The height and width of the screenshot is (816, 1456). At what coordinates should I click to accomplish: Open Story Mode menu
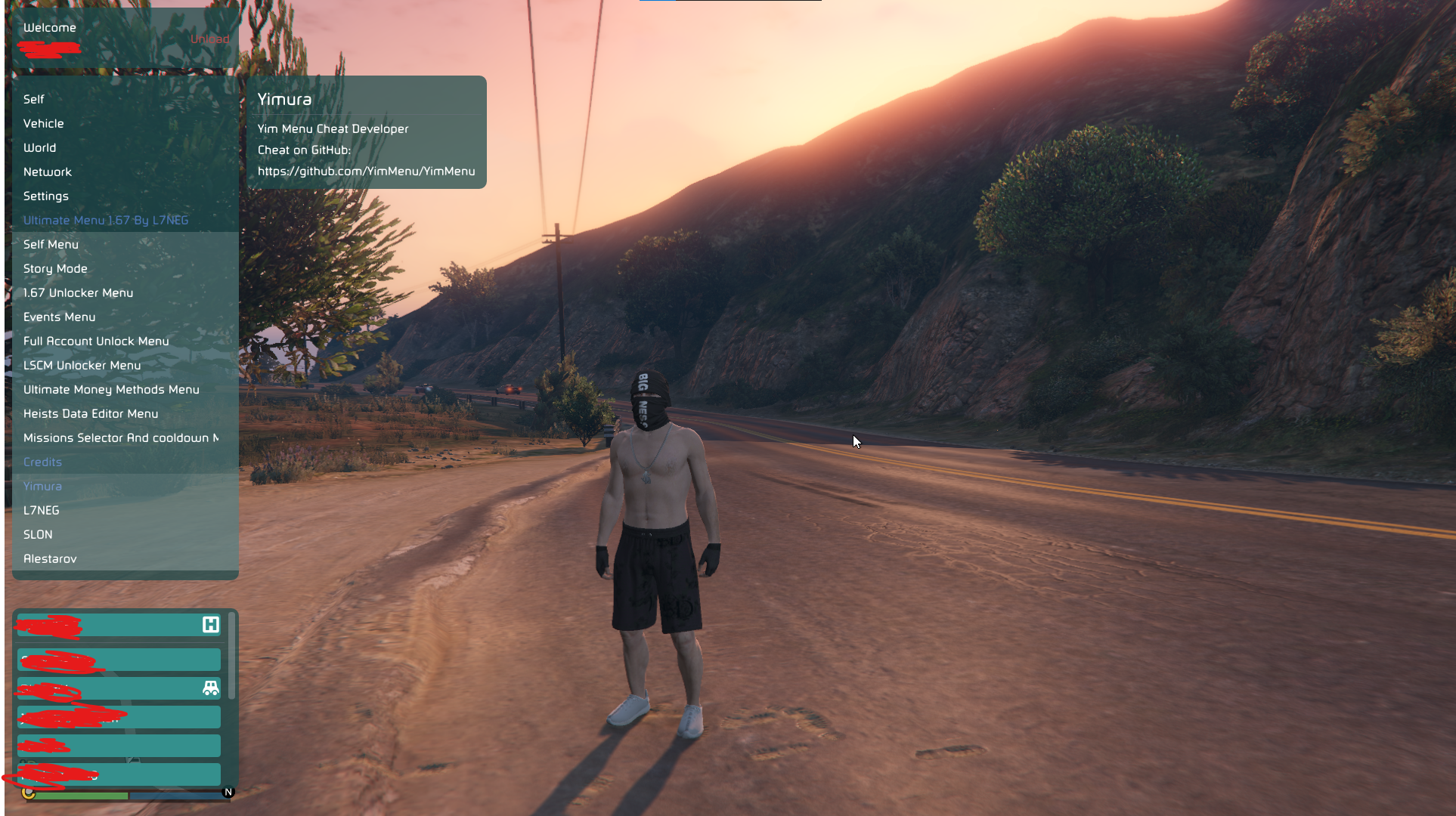point(56,268)
